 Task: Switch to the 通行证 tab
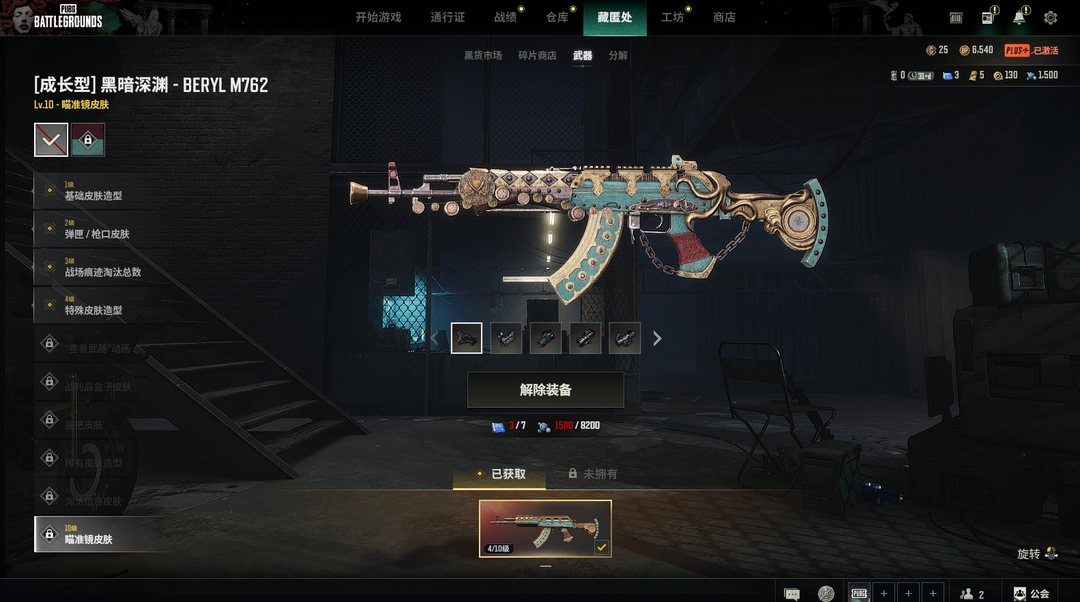pos(447,17)
